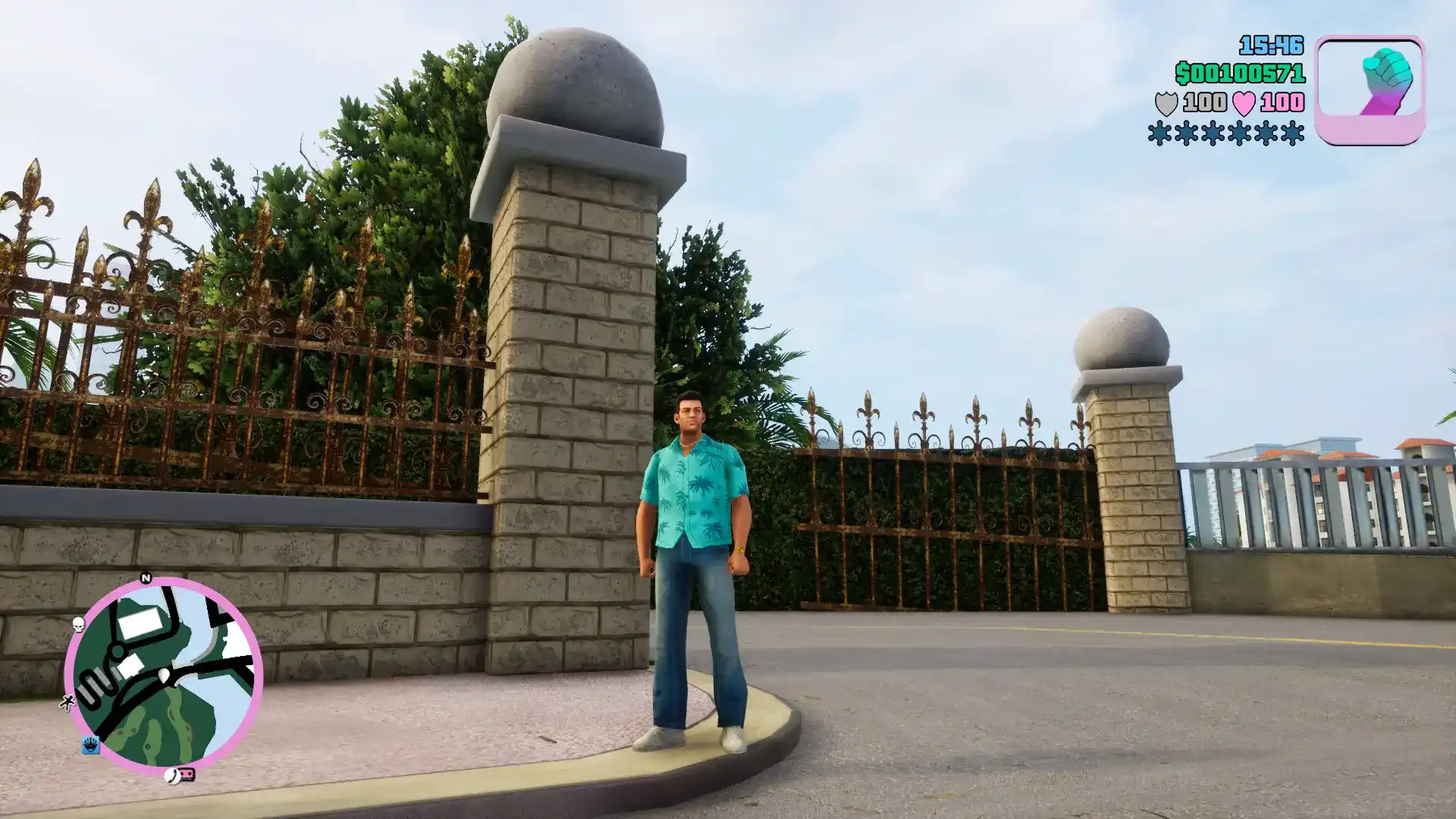Select the pink cassette tape blip
The image size is (1456, 819).
coord(187,774)
